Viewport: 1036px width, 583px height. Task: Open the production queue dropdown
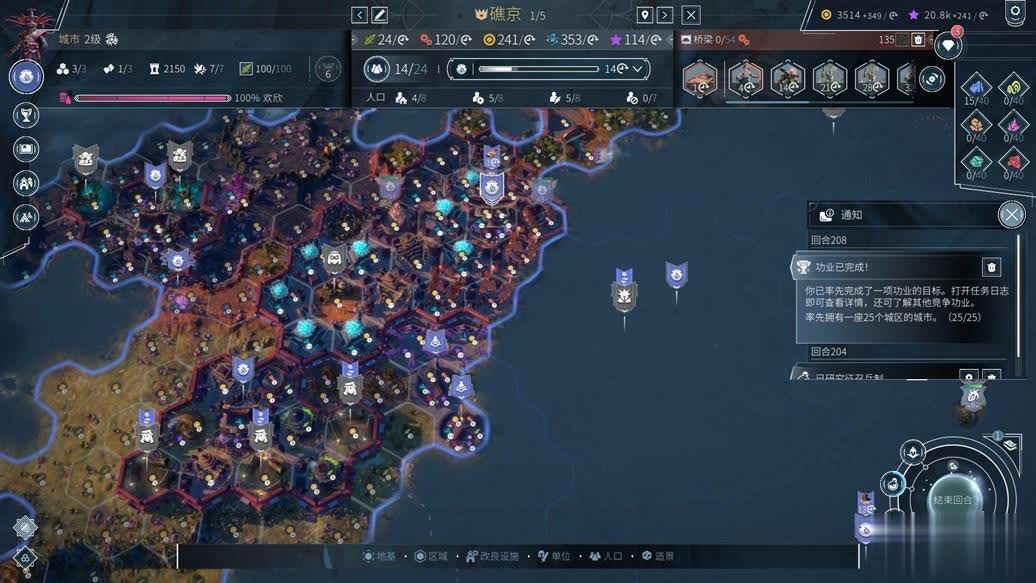[637, 69]
